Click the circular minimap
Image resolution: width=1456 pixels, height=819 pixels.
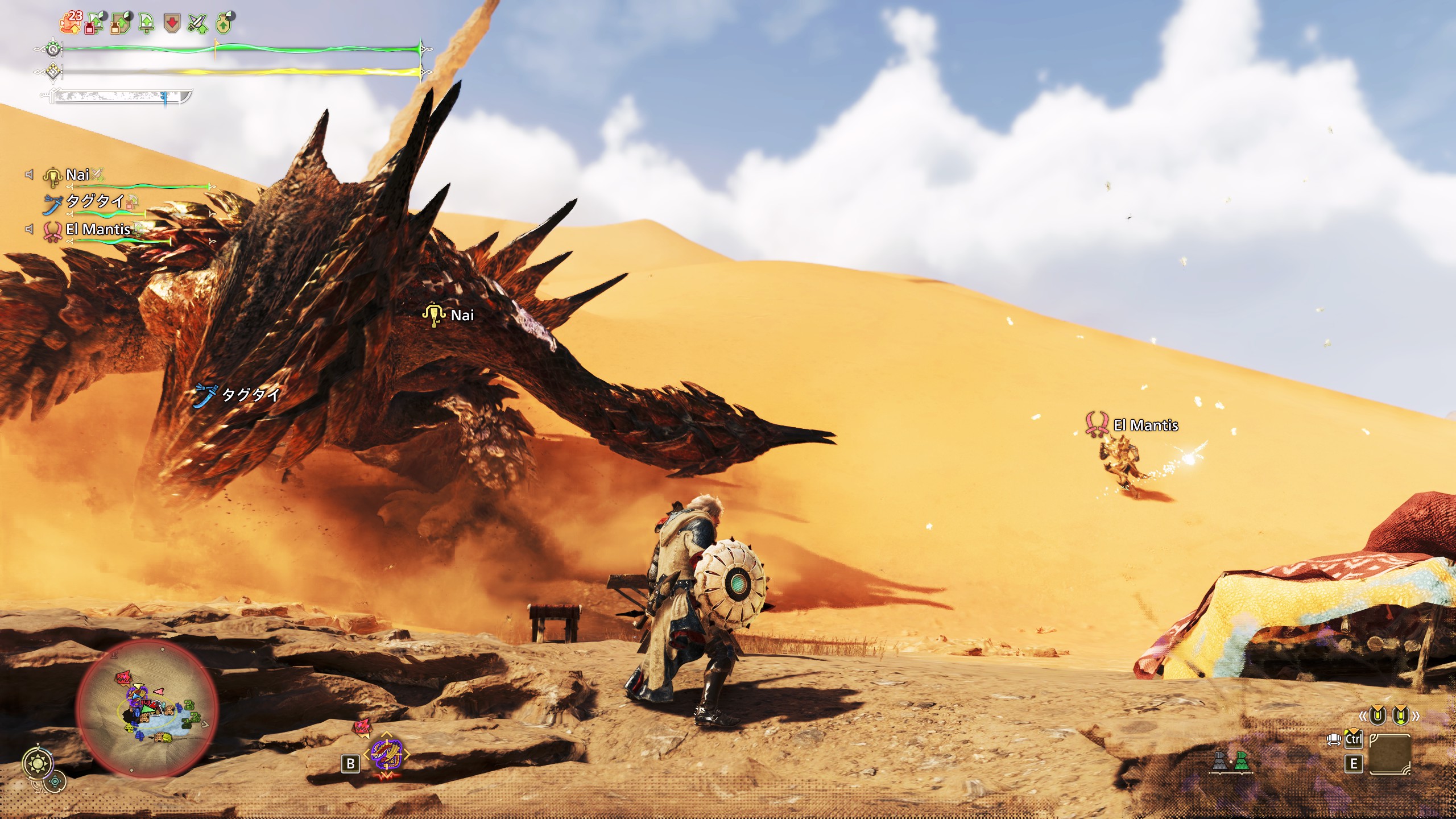147,709
